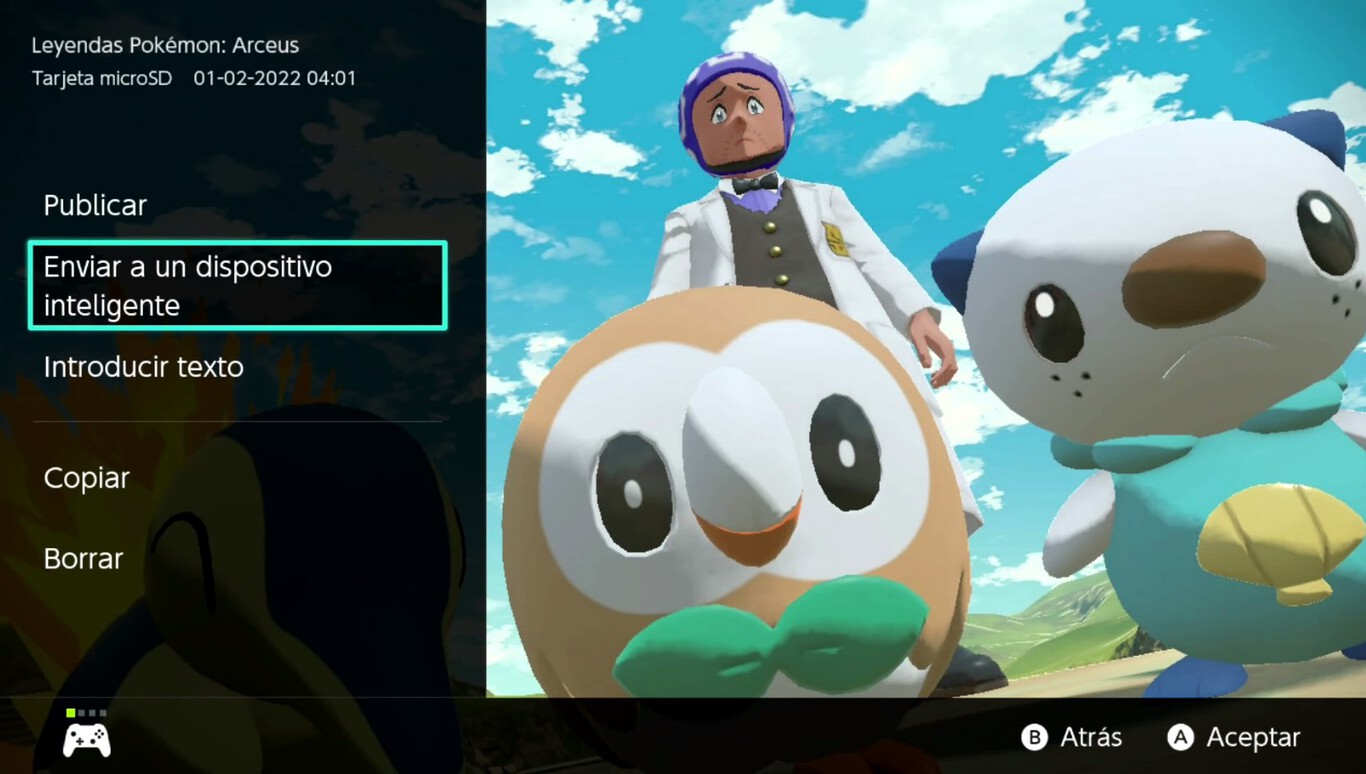This screenshot has width=1366, height=774.
Task: Select the third page indicator square
Action: coord(92,713)
